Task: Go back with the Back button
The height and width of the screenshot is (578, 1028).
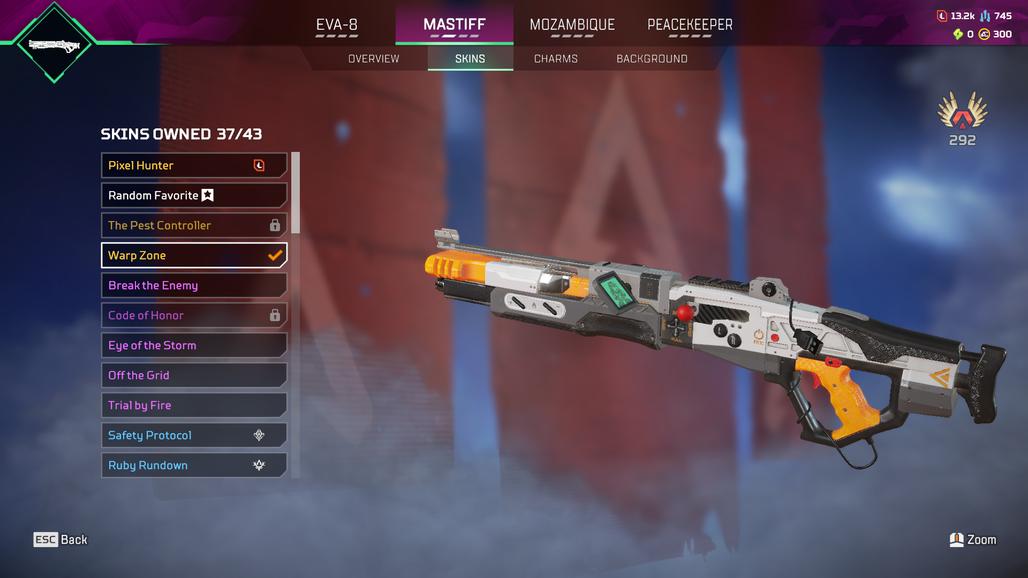Action: [61, 540]
